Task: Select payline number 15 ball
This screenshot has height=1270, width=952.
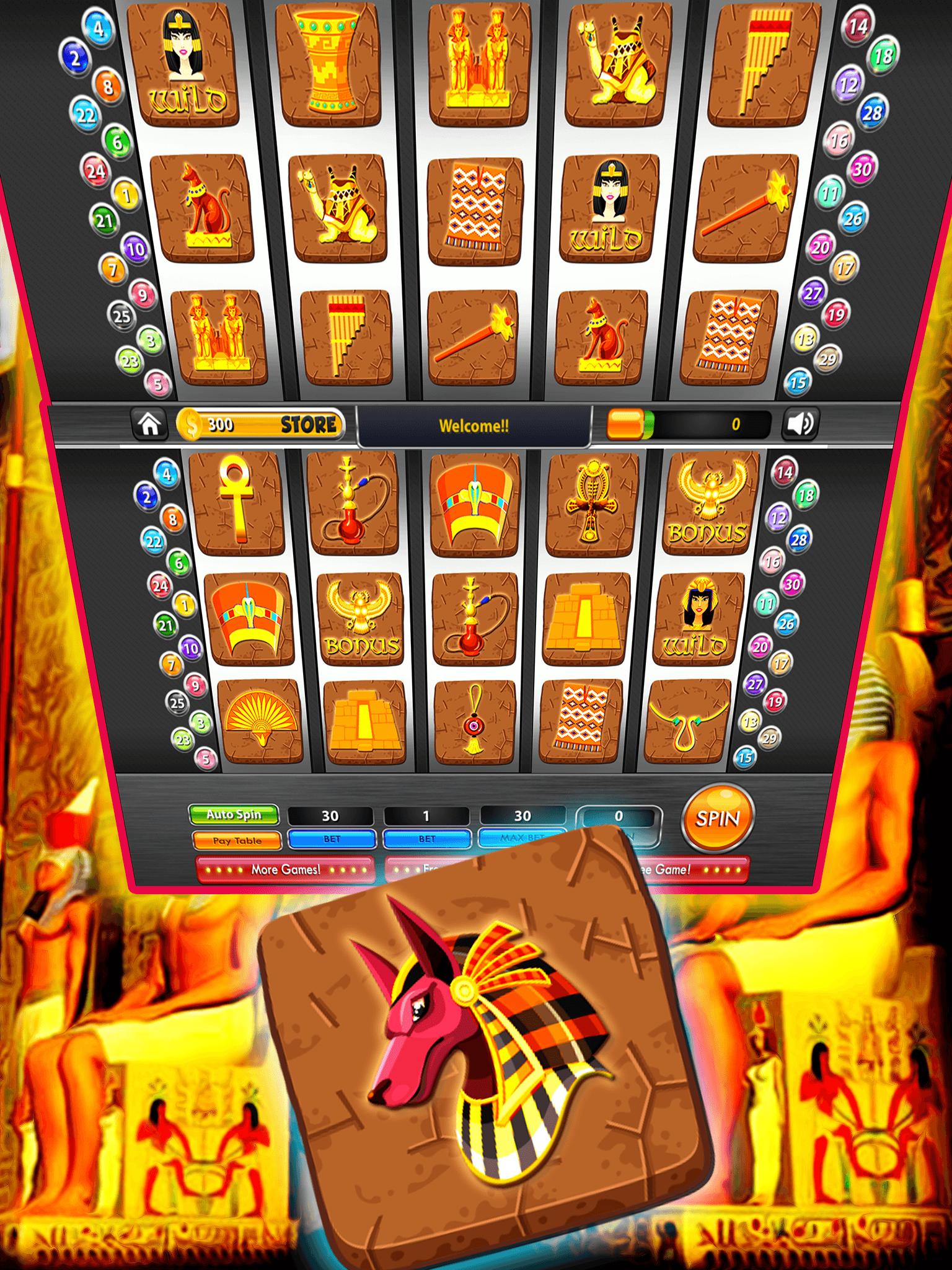Action: coord(746,757)
